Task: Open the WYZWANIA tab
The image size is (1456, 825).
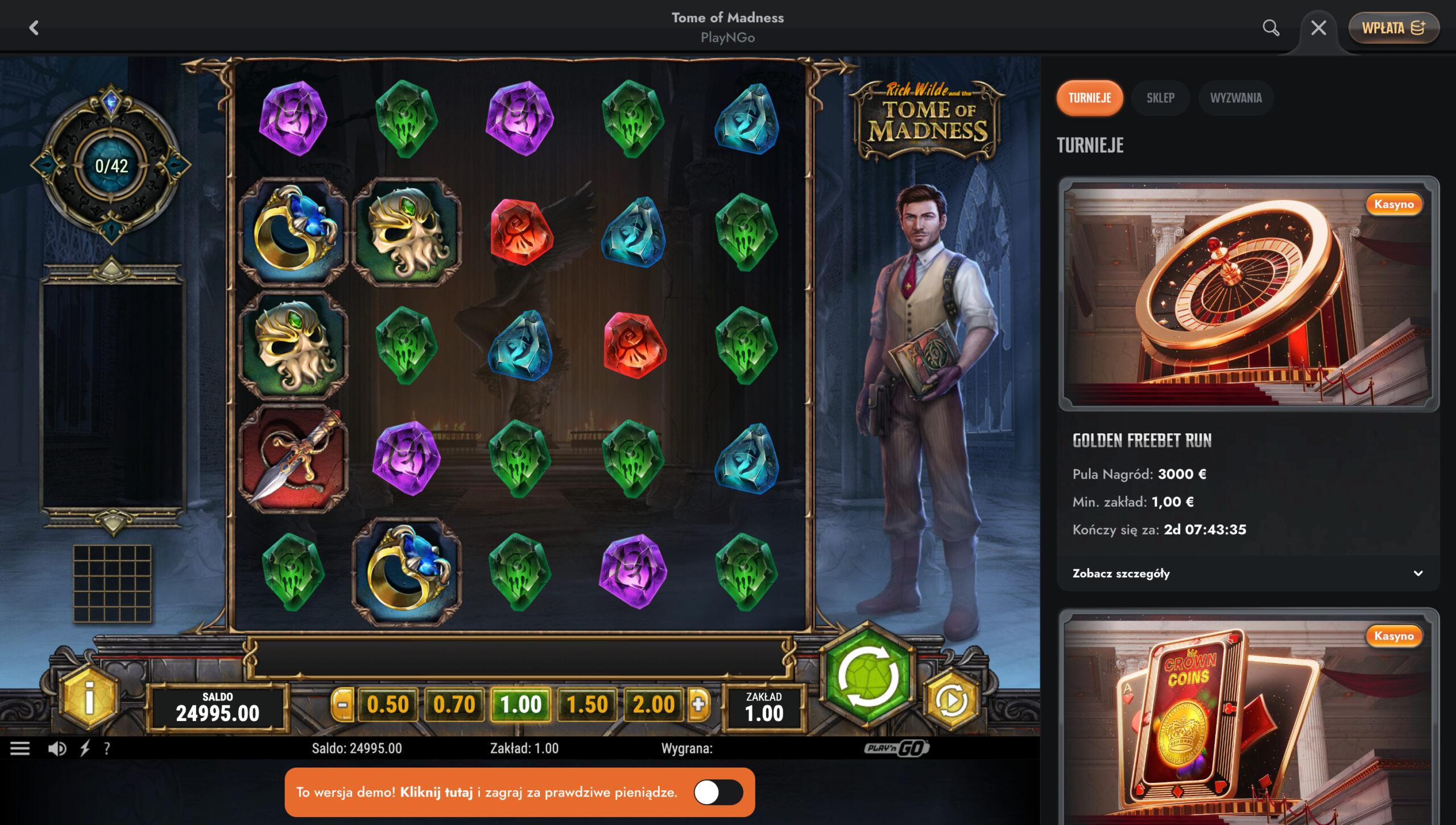Action: click(x=1235, y=98)
